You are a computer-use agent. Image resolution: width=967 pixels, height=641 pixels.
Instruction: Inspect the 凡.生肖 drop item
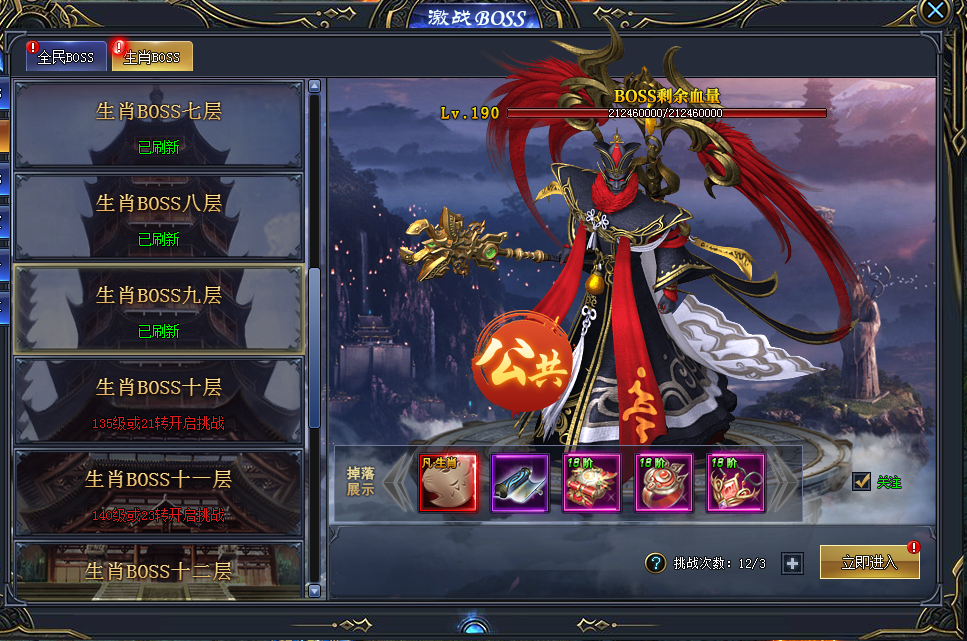(448, 483)
